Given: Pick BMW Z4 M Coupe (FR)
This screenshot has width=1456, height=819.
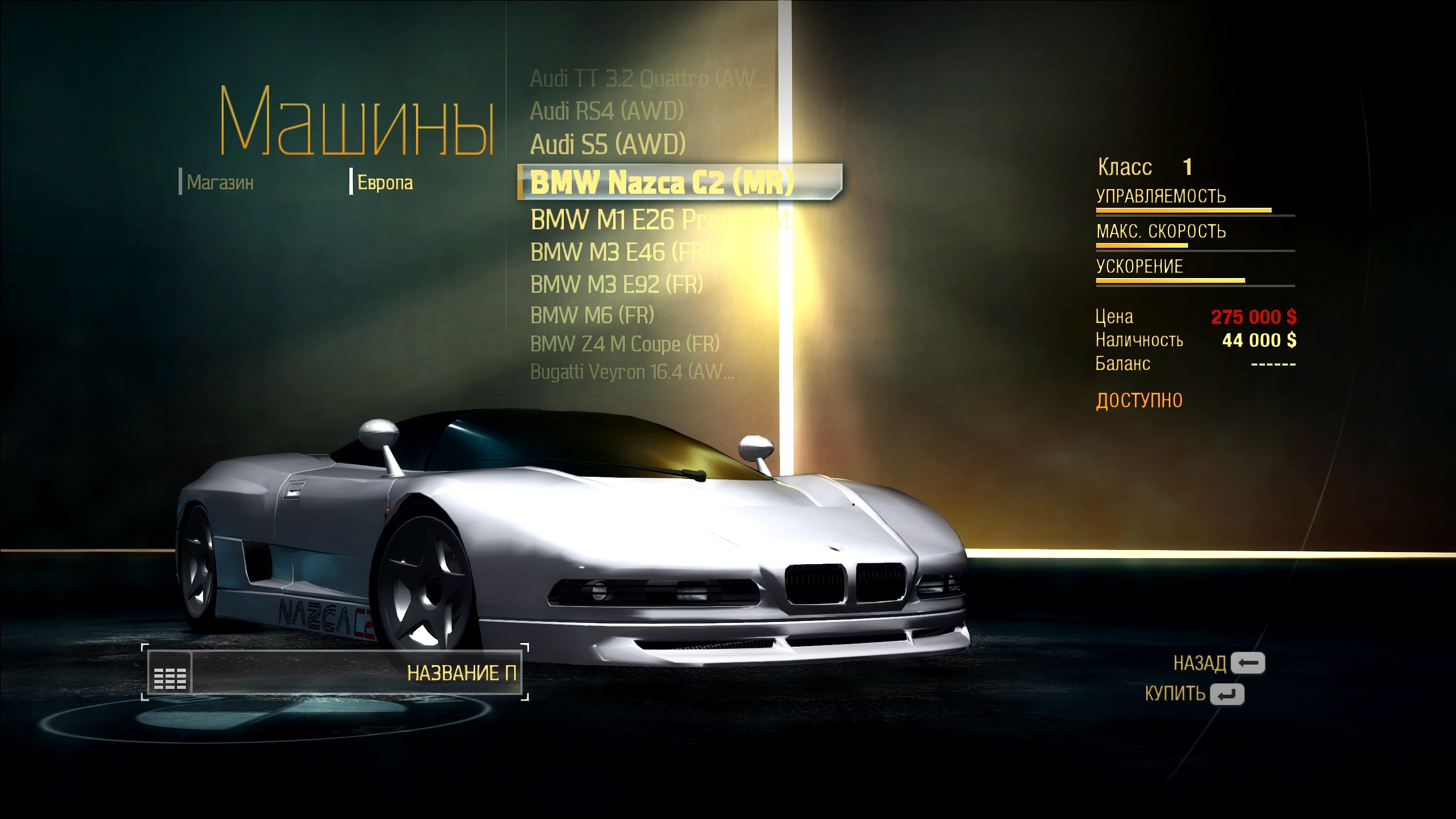Looking at the screenshot, I should [x=624, y=344].
